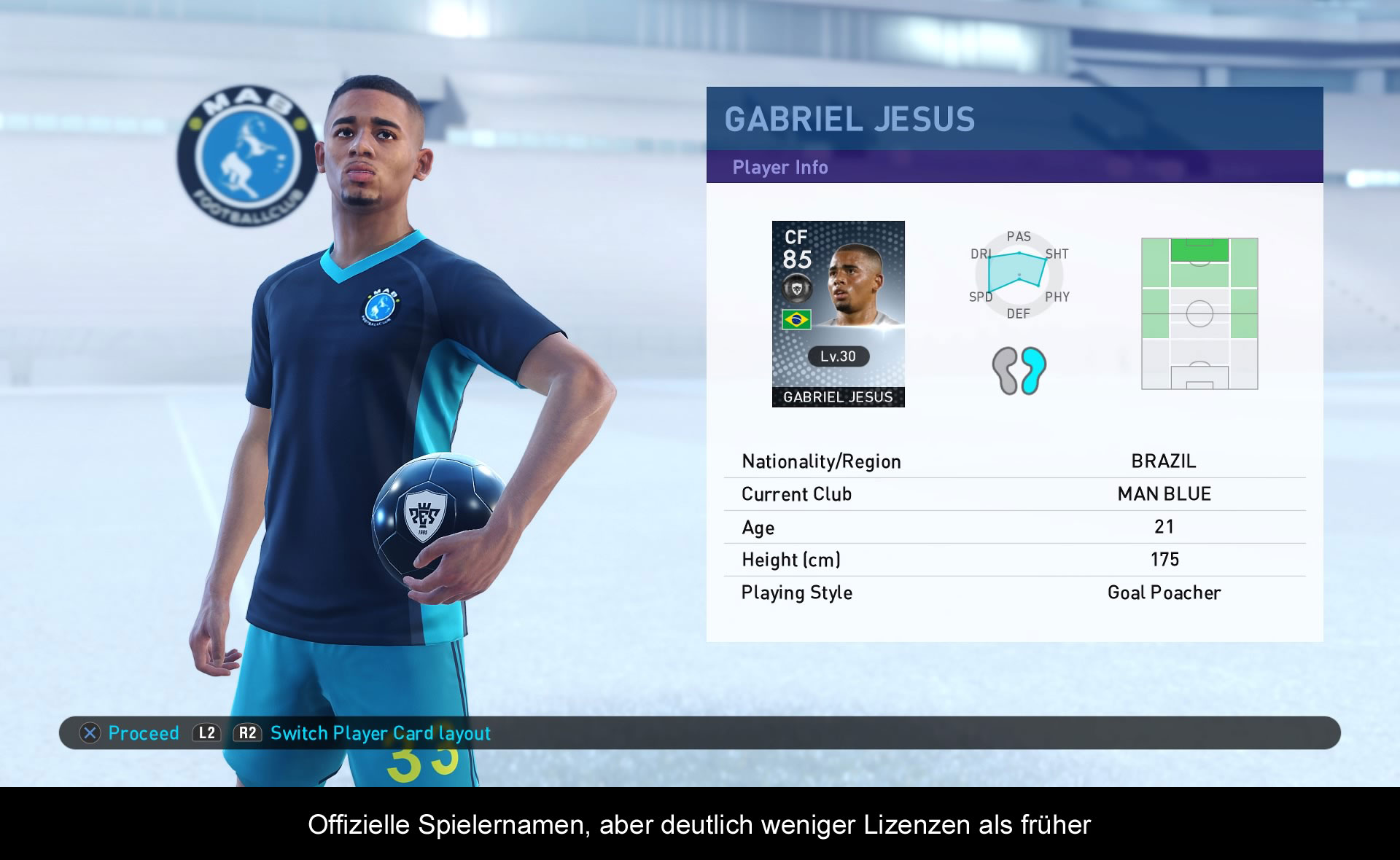Select the Playing Style row
Image resolution: width=1400 pixels, height=860 pixels.
(1014, 593)
